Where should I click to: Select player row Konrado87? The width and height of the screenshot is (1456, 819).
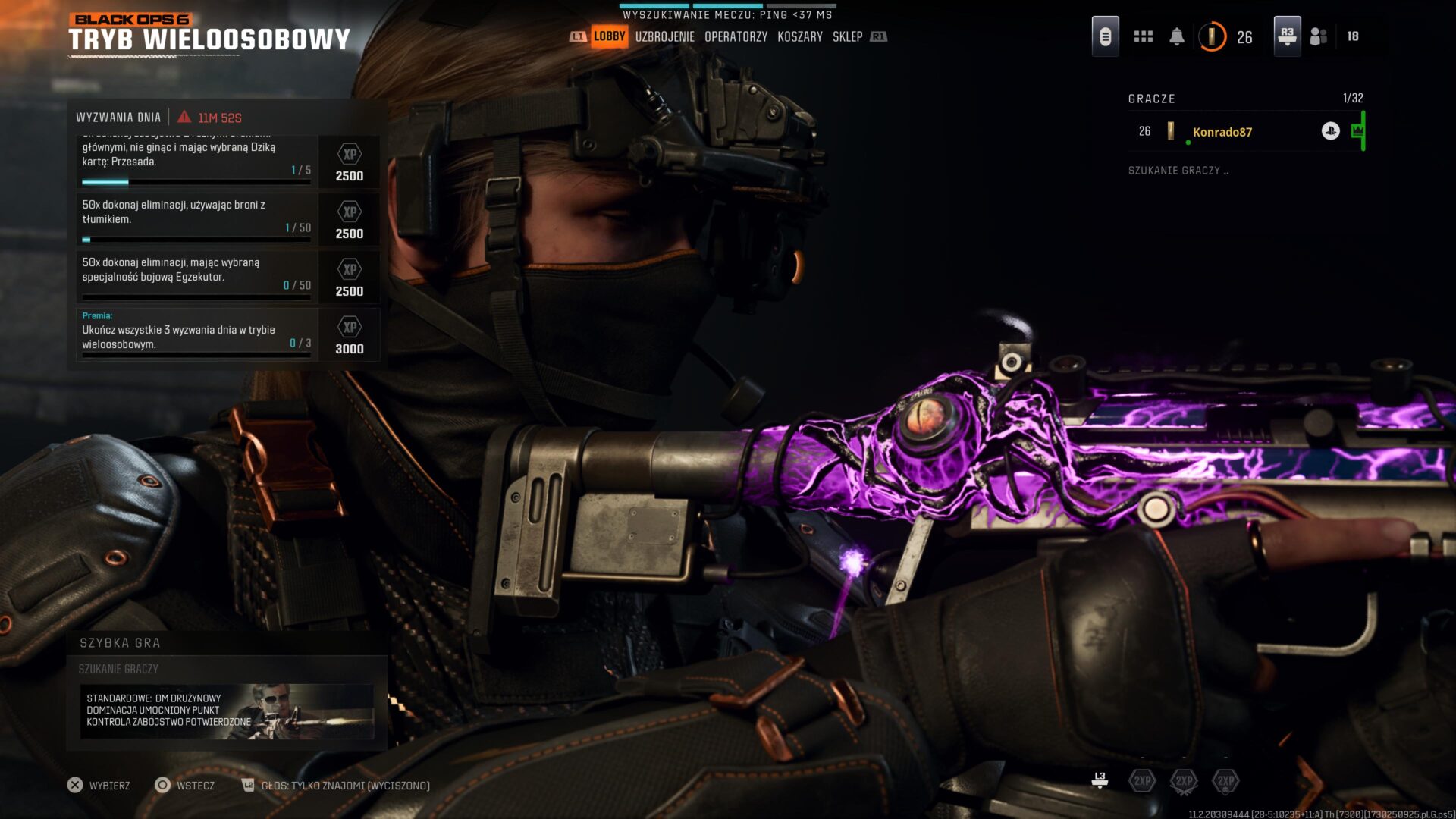pos(1244,132)
